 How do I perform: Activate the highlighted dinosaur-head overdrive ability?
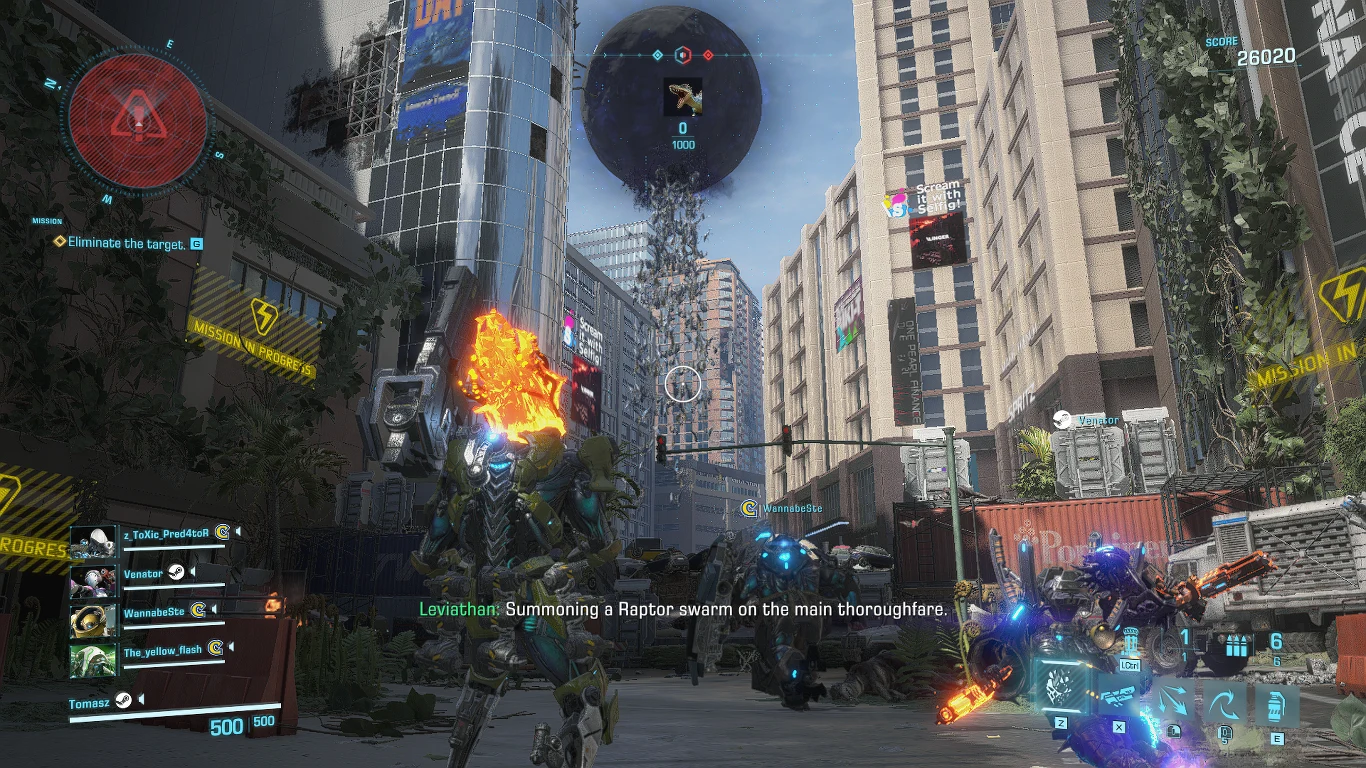coord(1061,688)
